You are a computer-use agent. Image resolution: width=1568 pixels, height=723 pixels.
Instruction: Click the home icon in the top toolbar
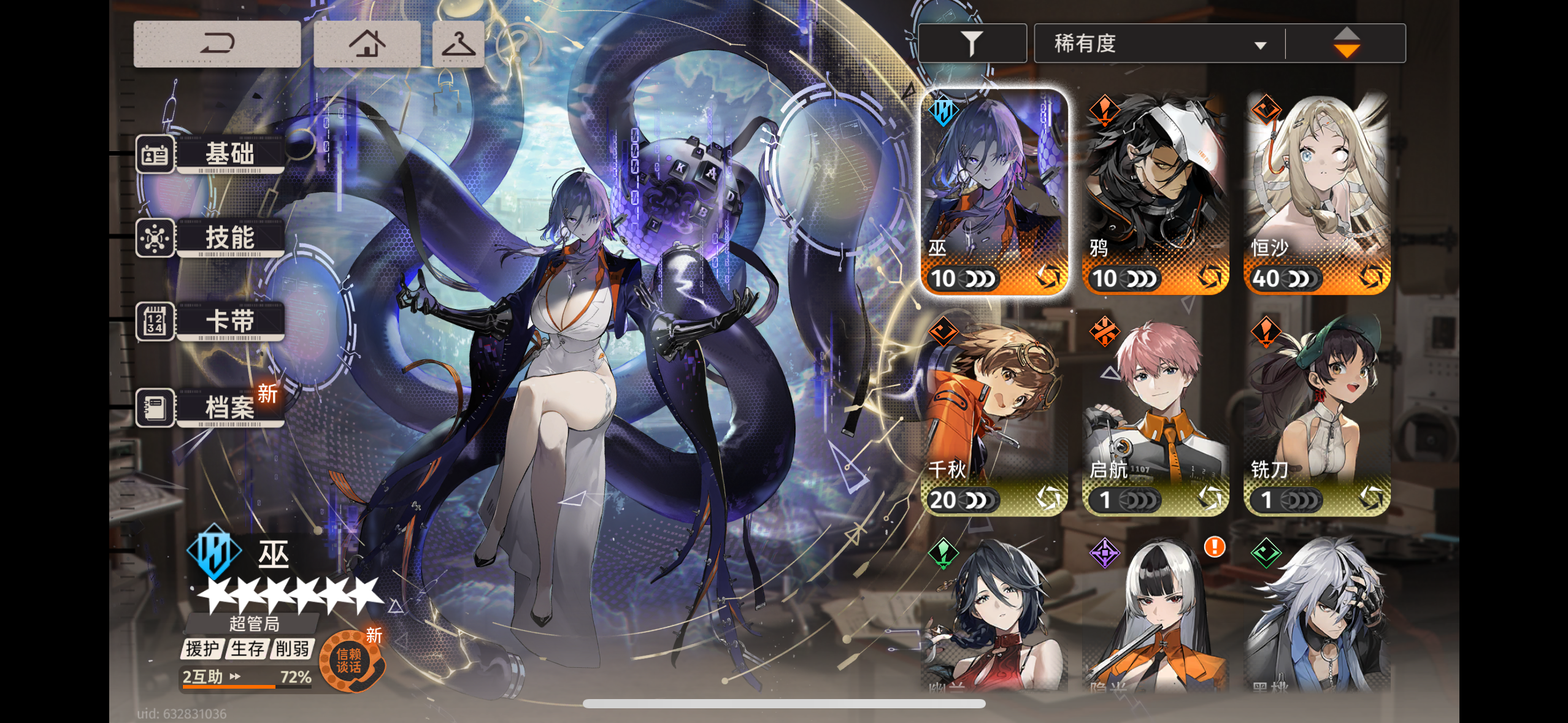coord(367,43)
